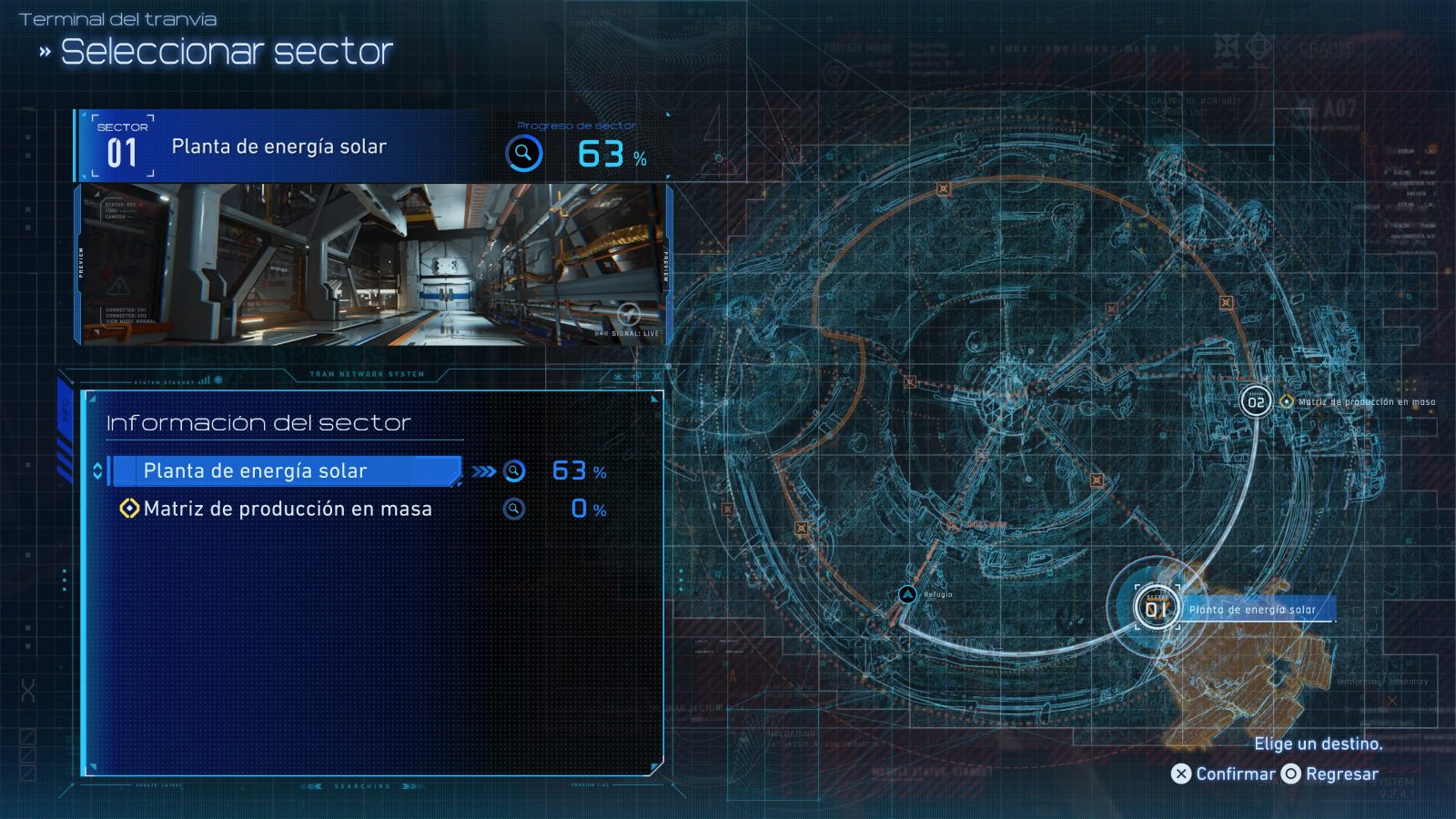
Task: Click magnifier icon in the 0% row
Action: tap(514, 510)
